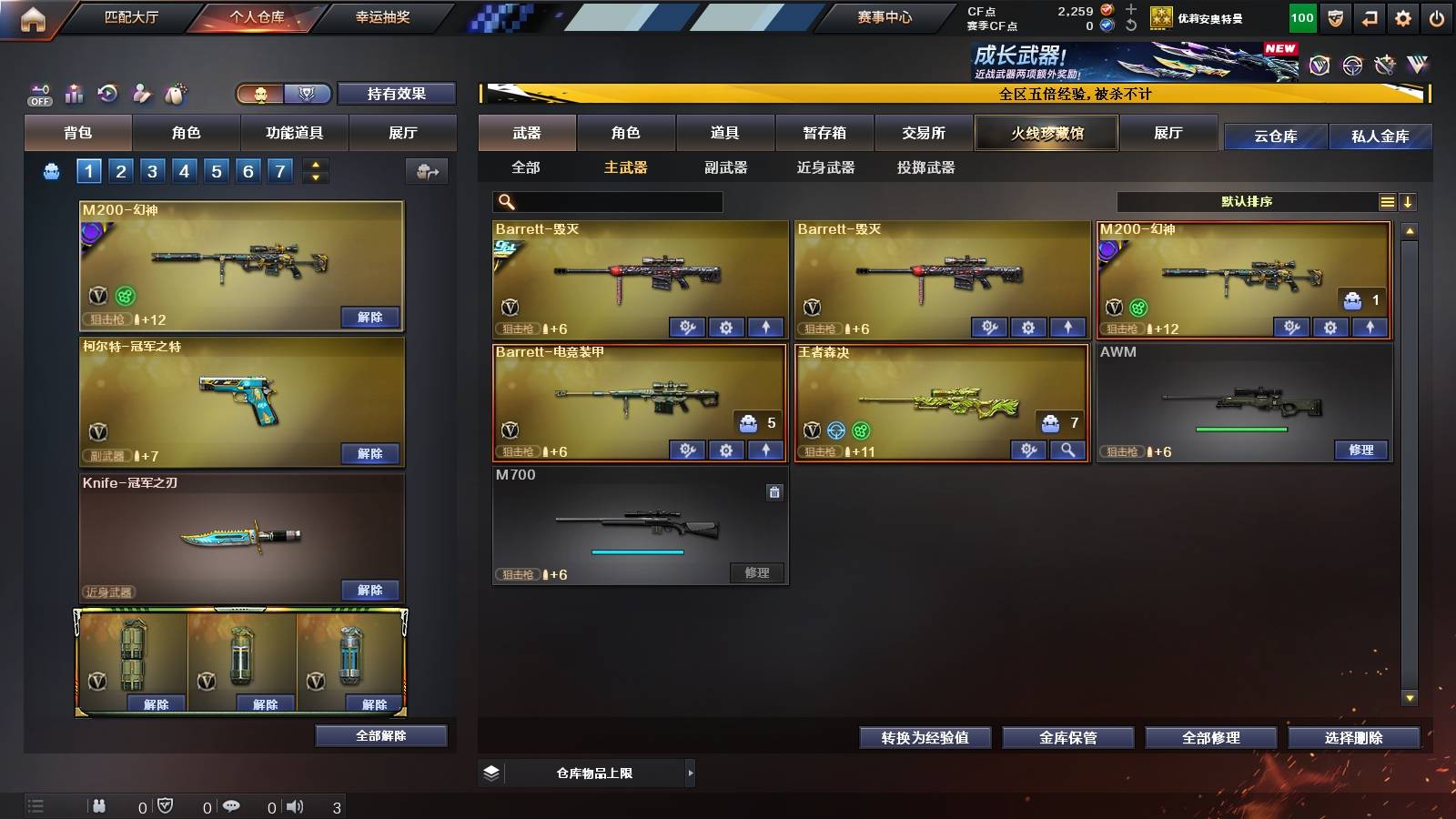This screenshot has height=819, width=1456.
Task: Expand the 仓库物品上限 section with its arrow
Action: 691,773
